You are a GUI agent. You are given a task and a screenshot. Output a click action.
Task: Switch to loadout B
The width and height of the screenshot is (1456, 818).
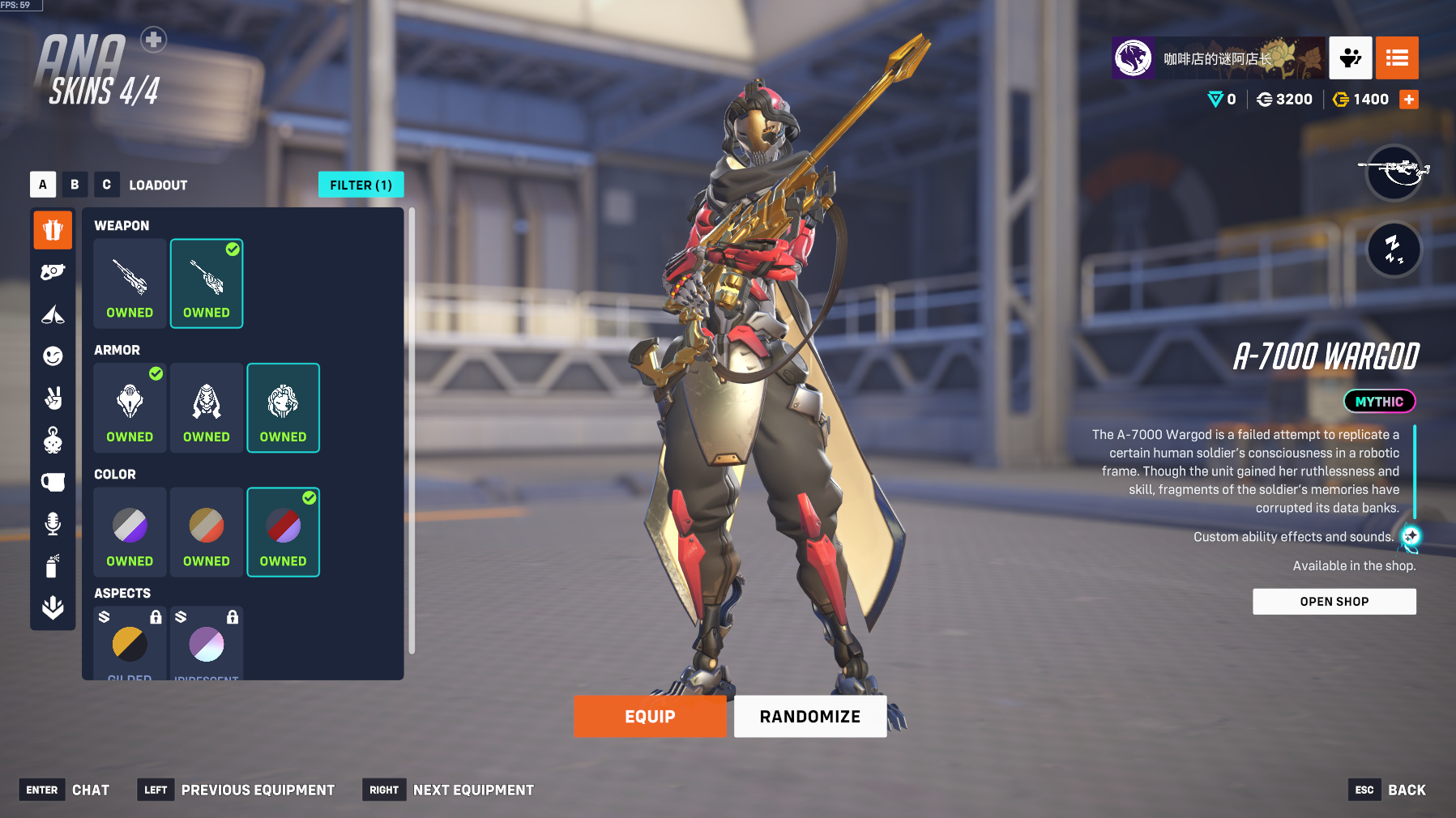(75, 185)
